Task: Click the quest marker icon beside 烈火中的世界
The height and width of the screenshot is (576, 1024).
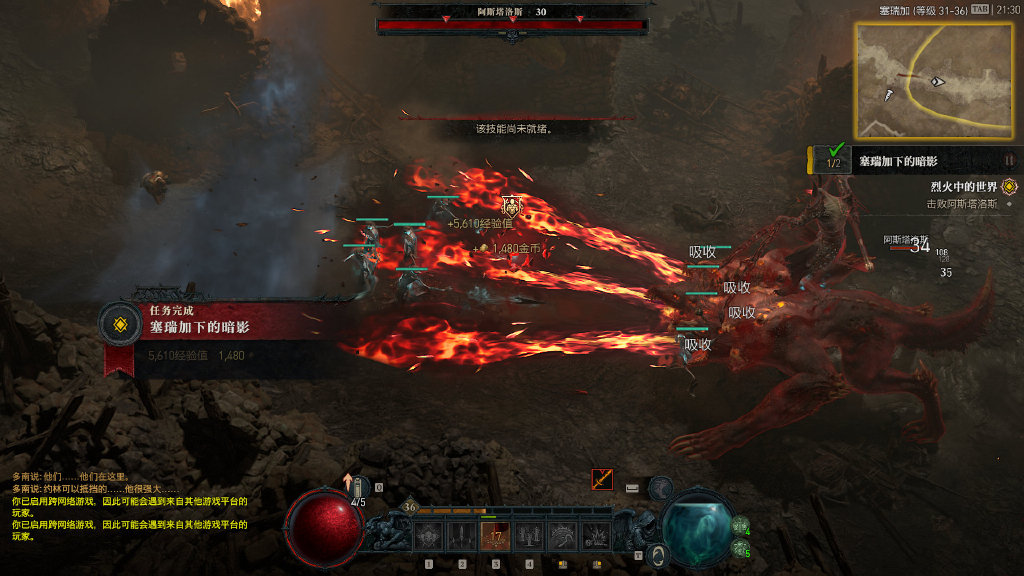Action: coord(1008,187)
